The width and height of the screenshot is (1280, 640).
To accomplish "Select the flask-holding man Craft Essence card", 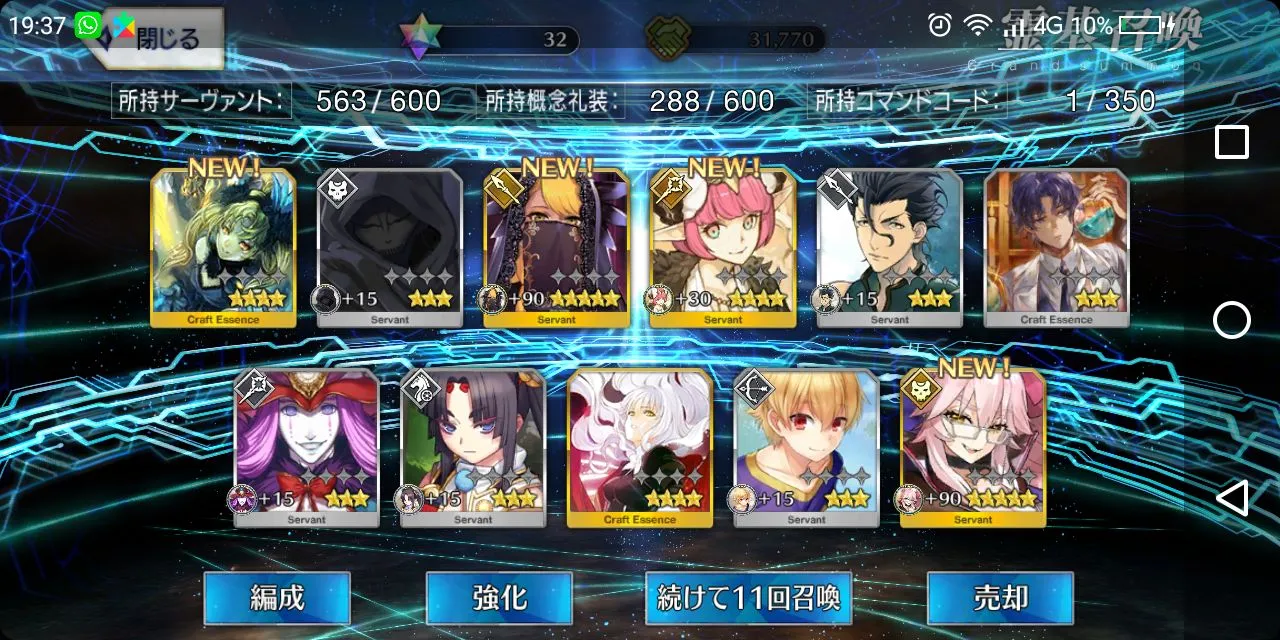I will (1056, 247).
